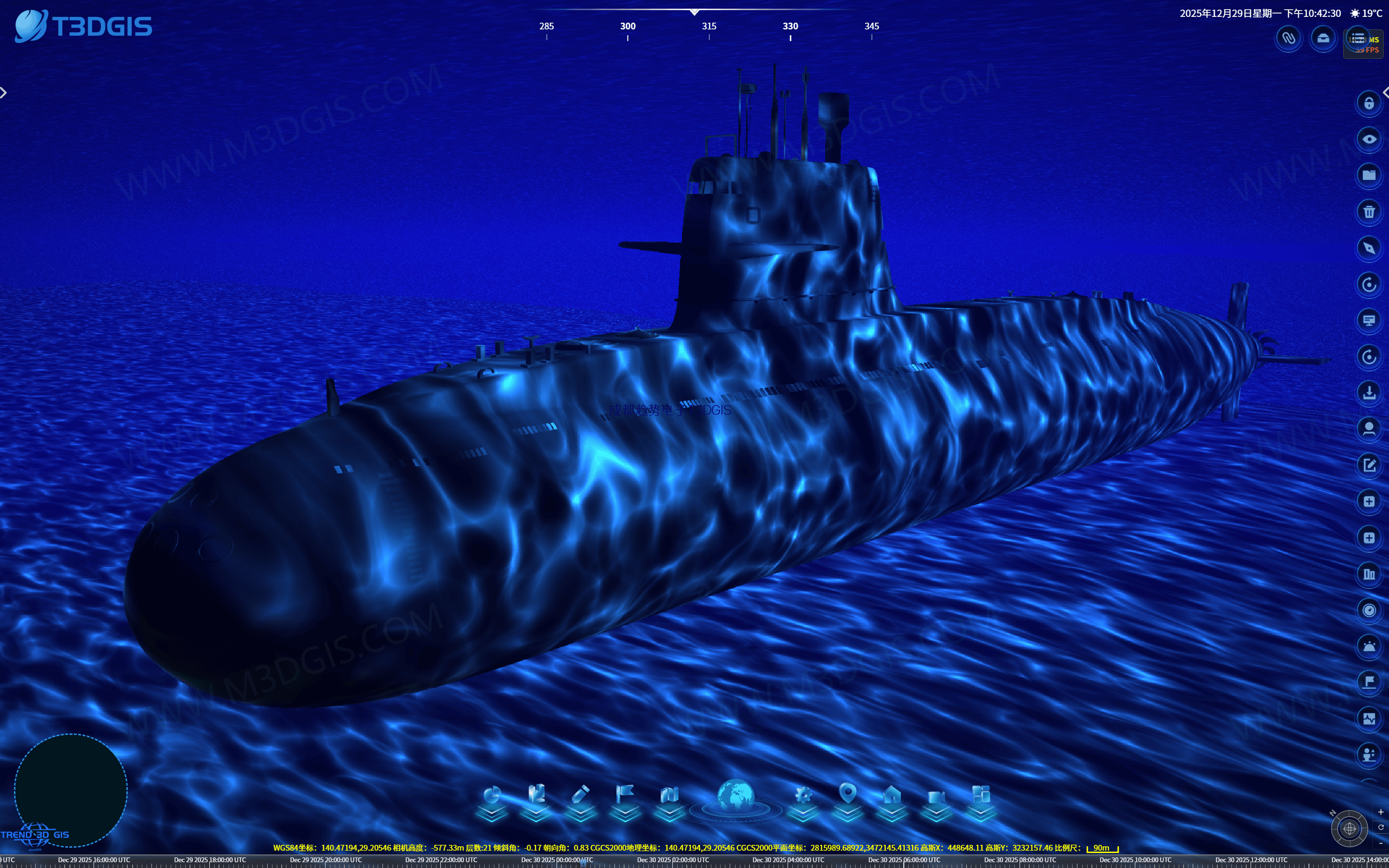Screen dimensions: 1389x868
Task: Expand the left side panel arrow
Action: click(4, 93)
